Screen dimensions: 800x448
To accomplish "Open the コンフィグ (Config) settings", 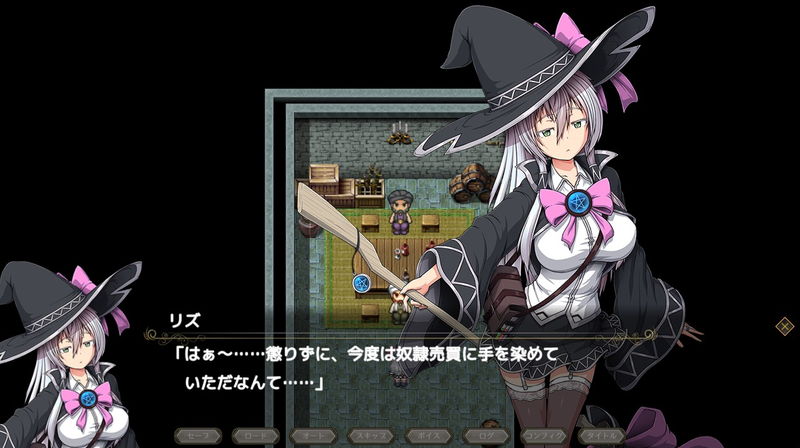I will pos(545,436).
